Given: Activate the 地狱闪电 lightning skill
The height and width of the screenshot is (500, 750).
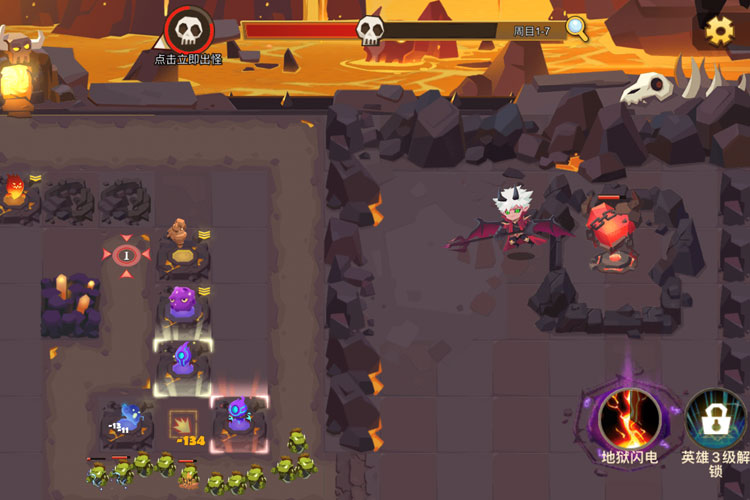Looking at the screenshot, I should click(629, 418).
